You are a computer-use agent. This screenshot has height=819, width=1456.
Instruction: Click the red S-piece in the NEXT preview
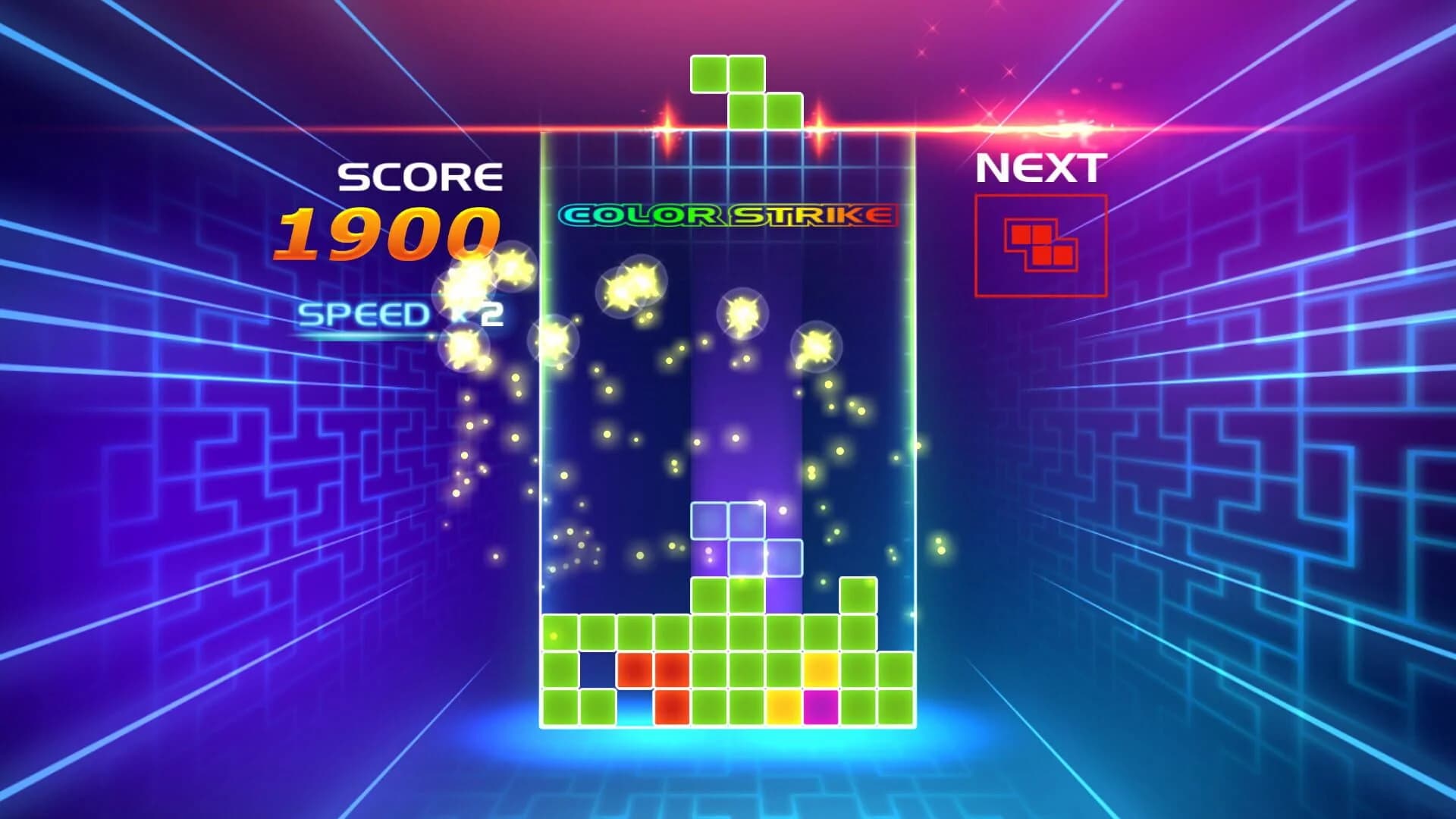click(x=1039, y=246)
